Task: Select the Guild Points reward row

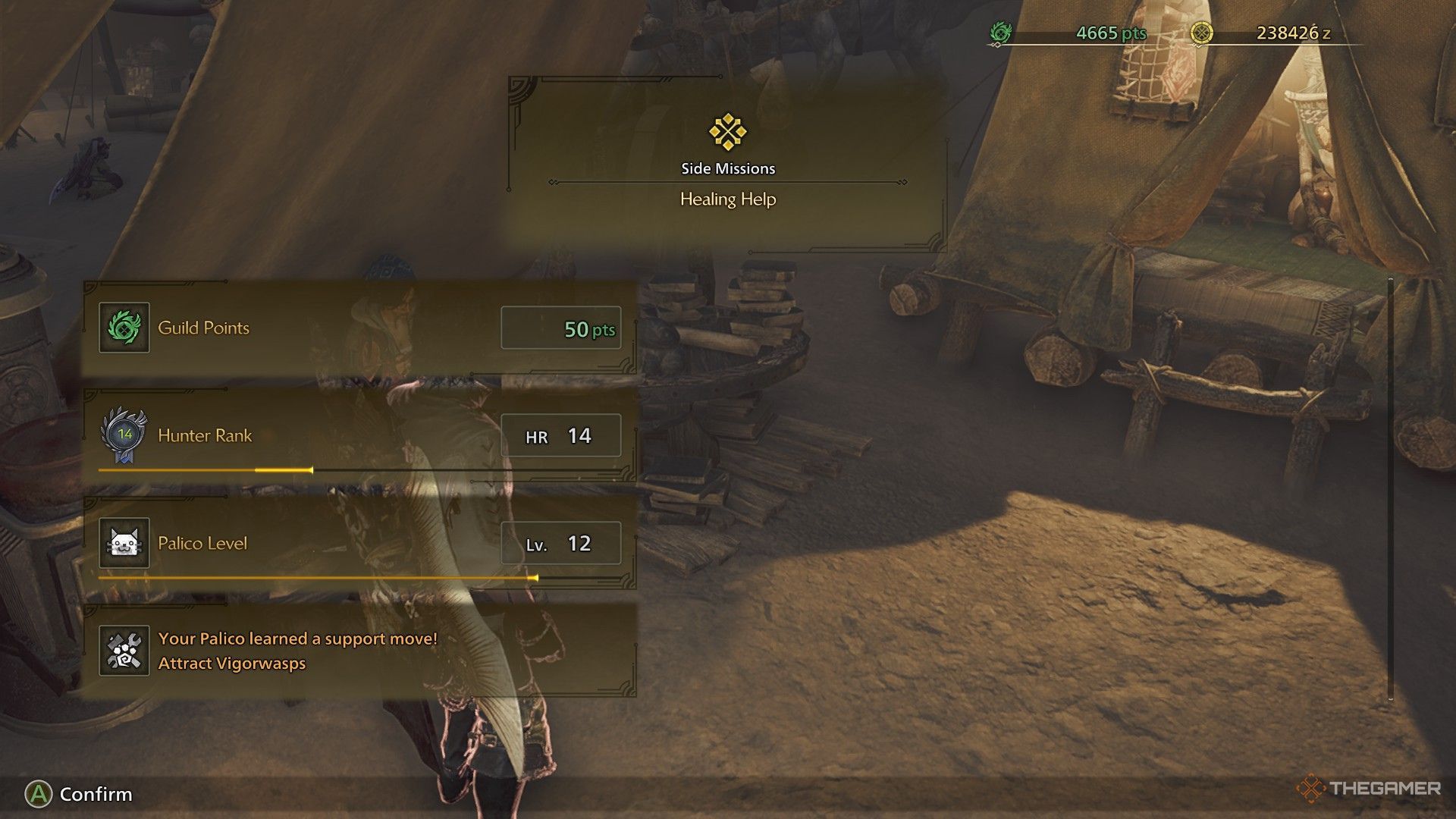Action: click(359, 328)
